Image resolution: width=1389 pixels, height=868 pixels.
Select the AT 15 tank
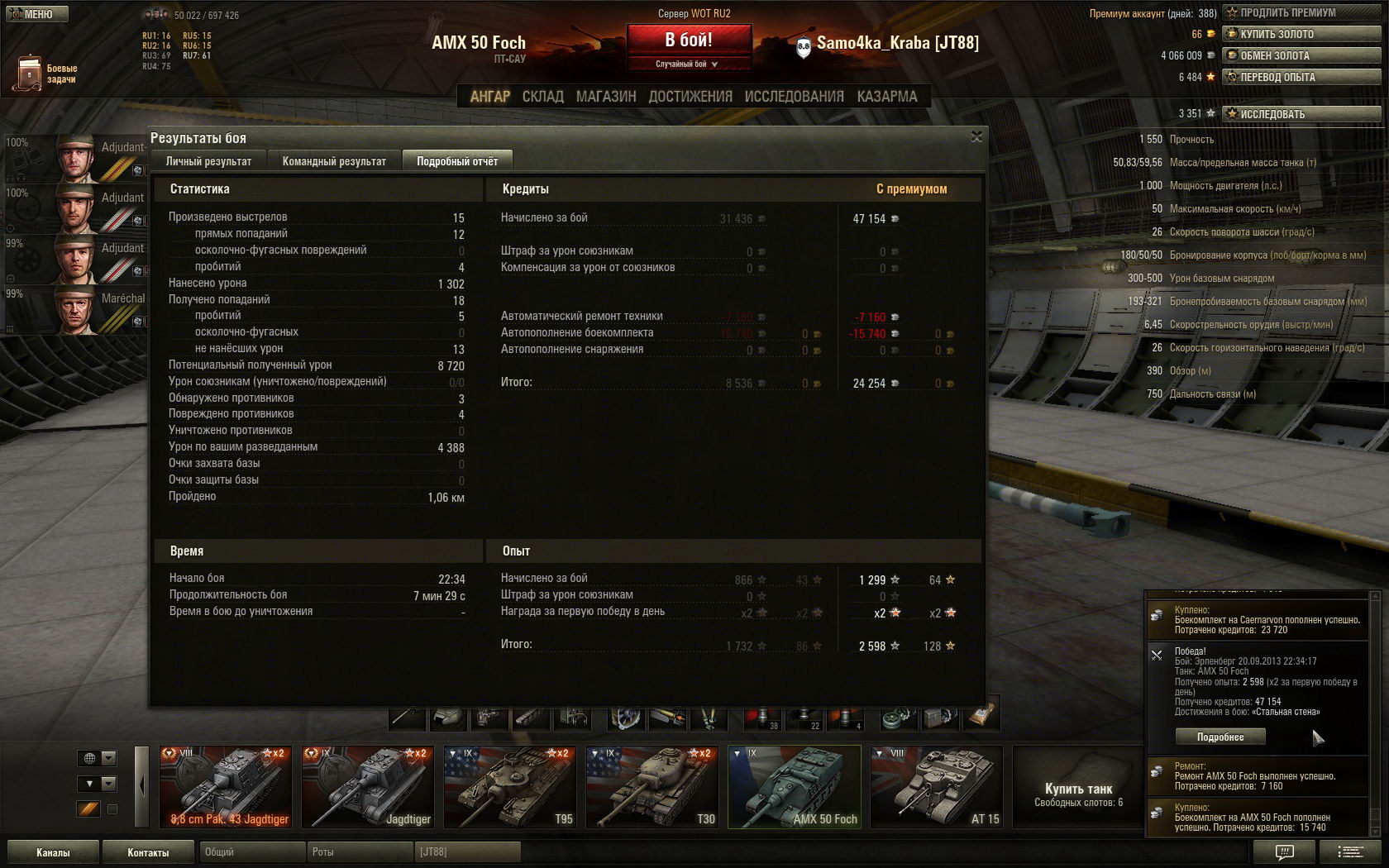tap(936, 786)
